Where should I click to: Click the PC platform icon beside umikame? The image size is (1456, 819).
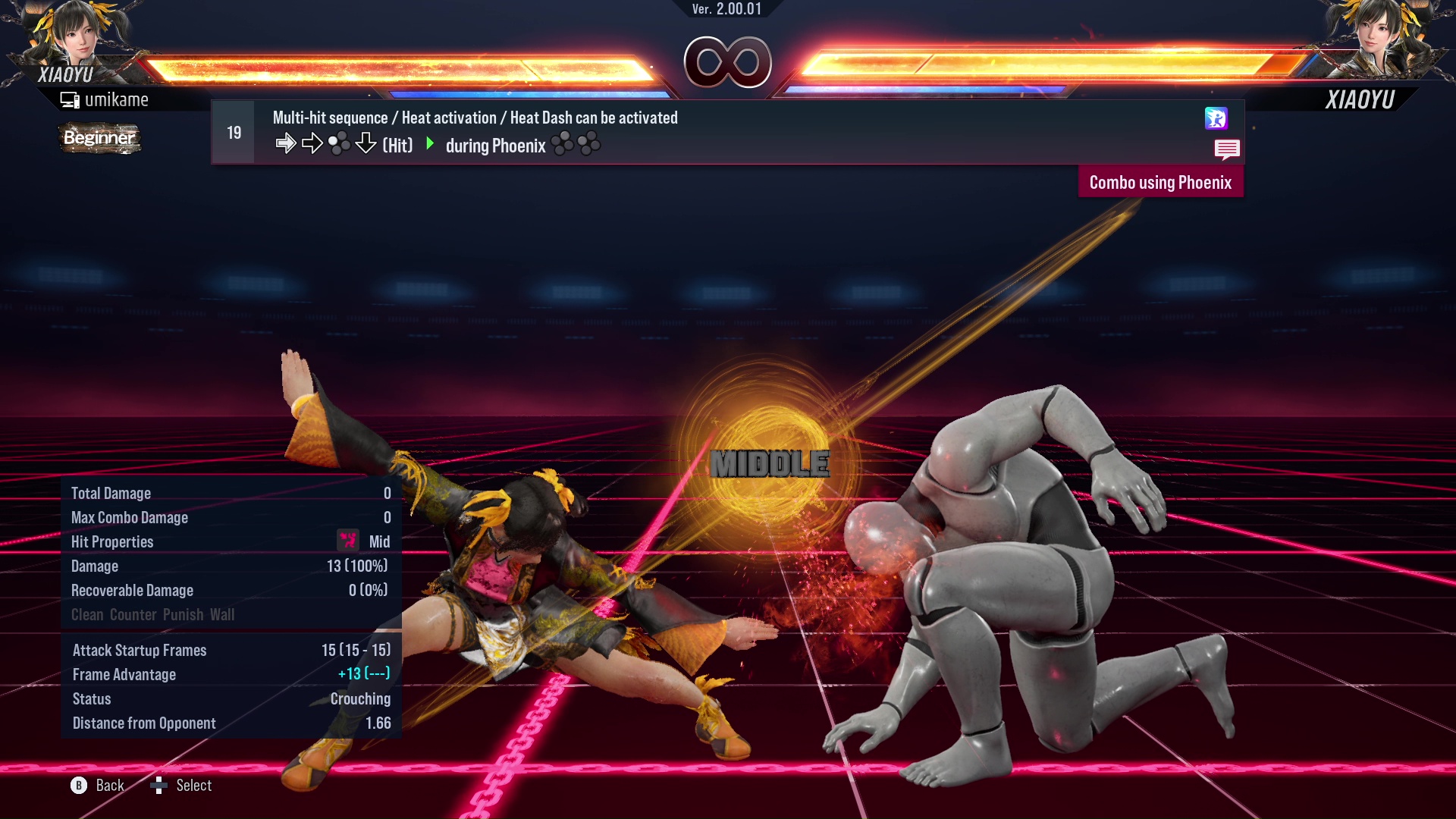pos(70,99)
